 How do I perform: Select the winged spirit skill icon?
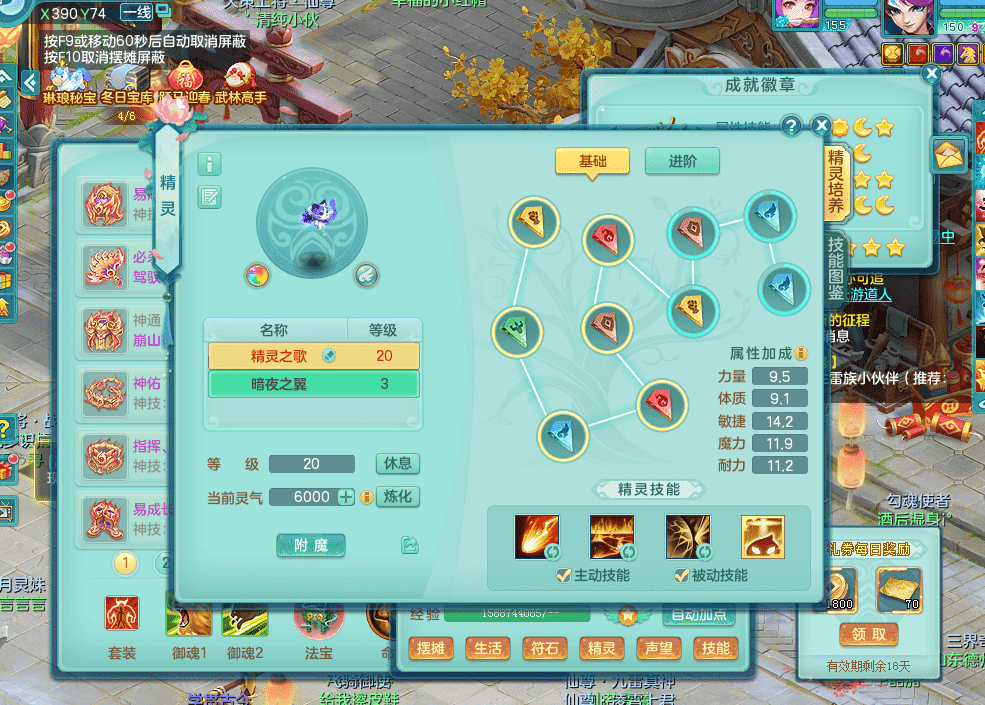[x=688, y=537]
